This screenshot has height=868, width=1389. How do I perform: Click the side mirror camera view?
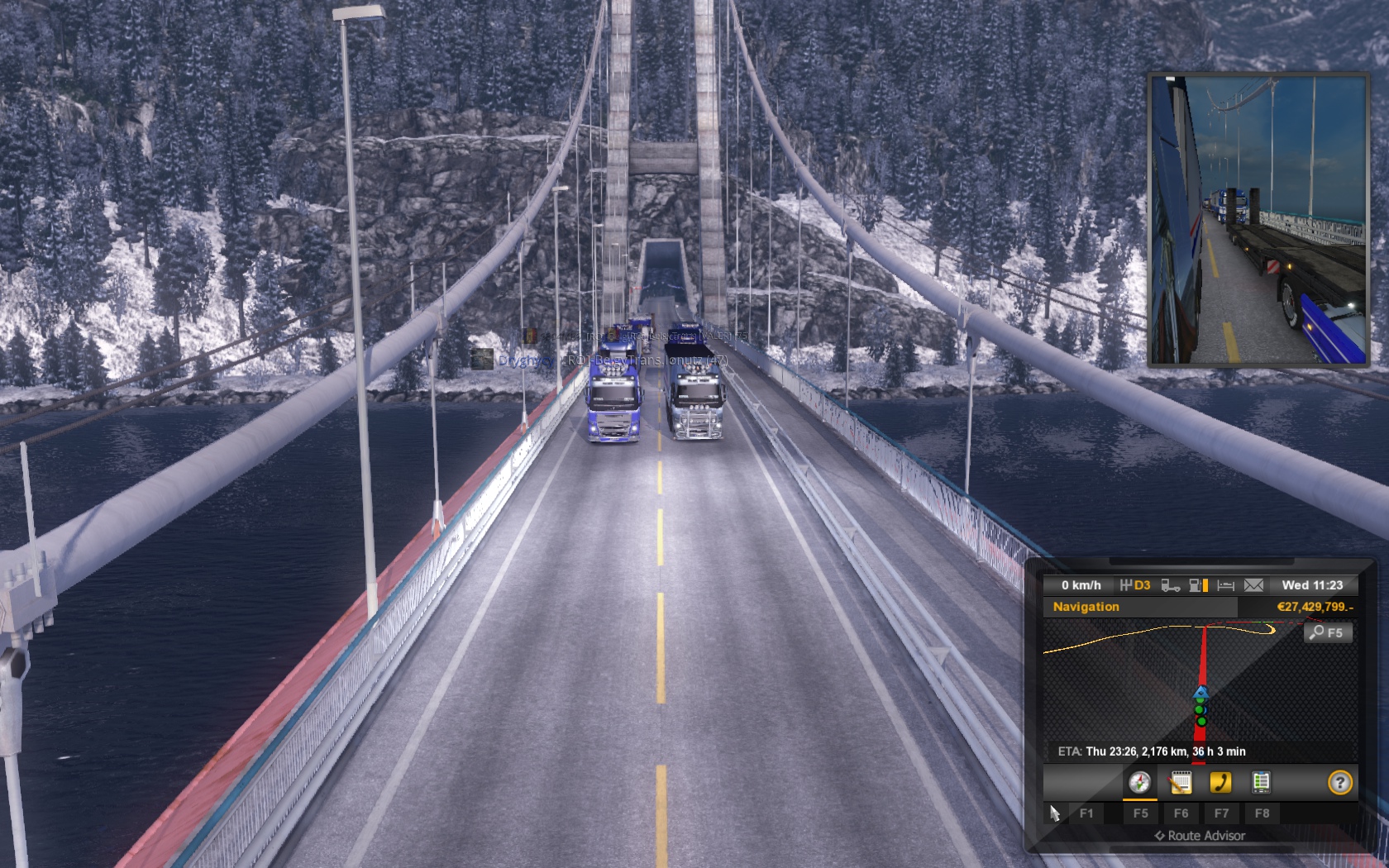[1258, 220]
